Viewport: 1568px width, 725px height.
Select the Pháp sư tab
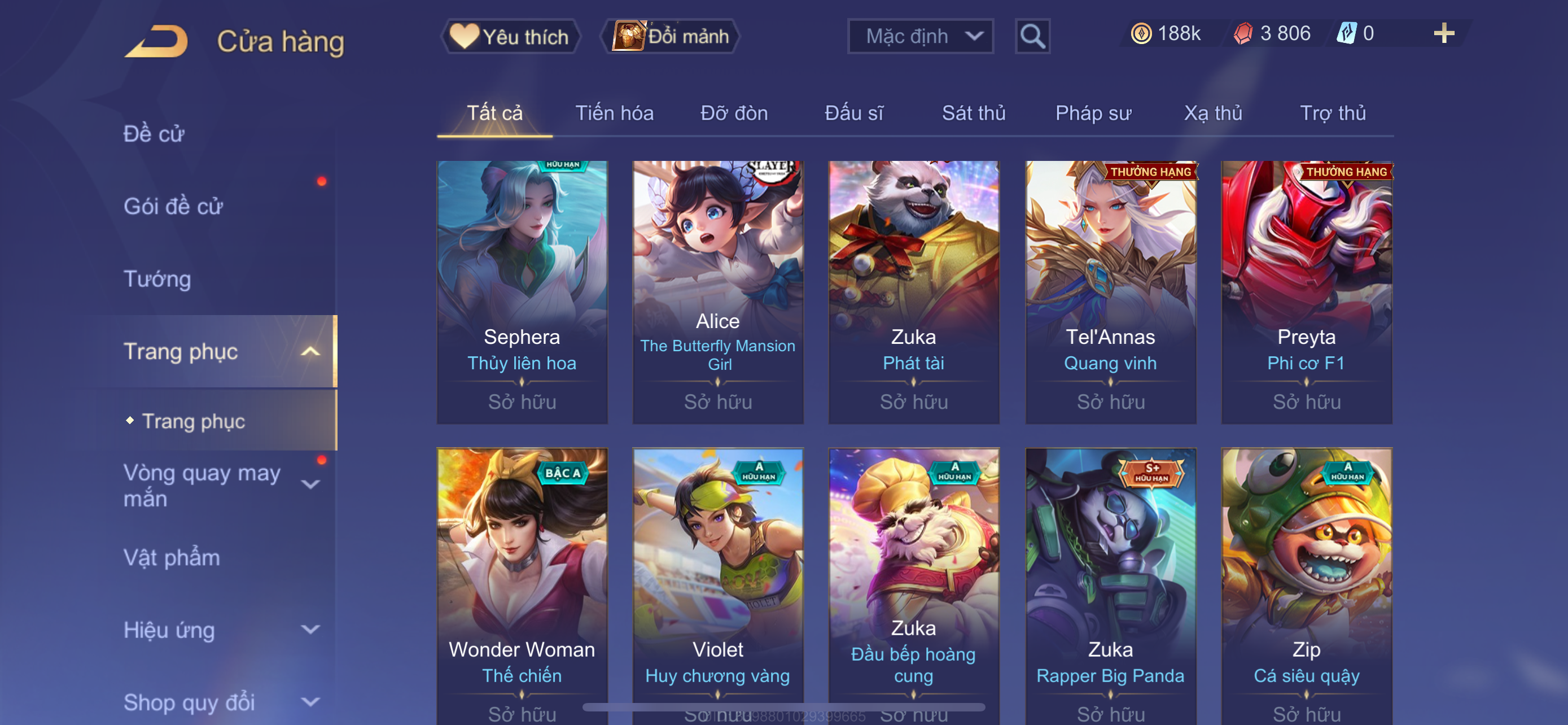point(1093,113)
